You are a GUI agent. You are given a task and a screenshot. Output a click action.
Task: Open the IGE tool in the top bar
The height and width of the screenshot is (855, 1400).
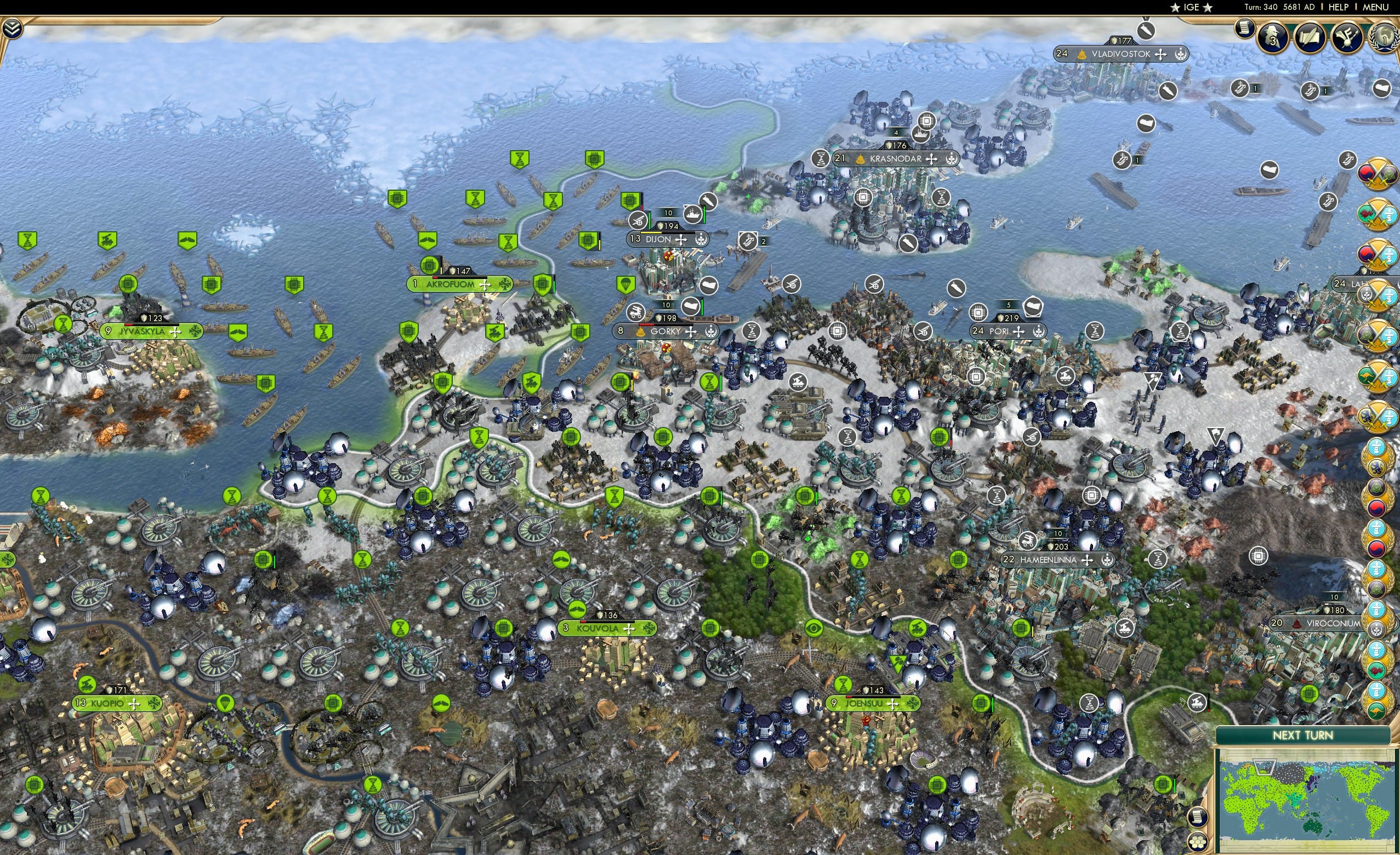point(1191,7)
